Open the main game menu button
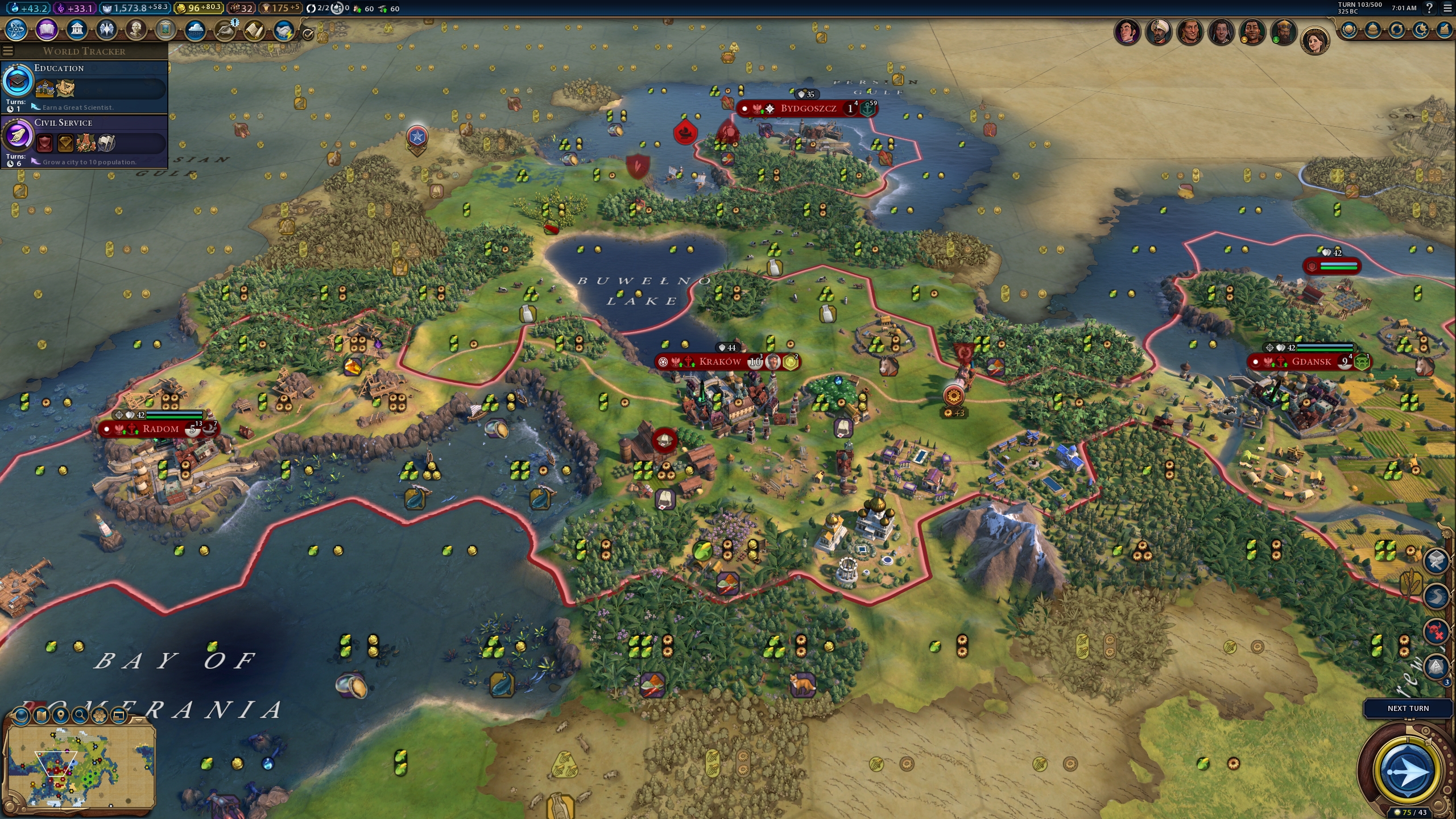The height and width of the screenshot is (819, 1456). (1447, 8)
